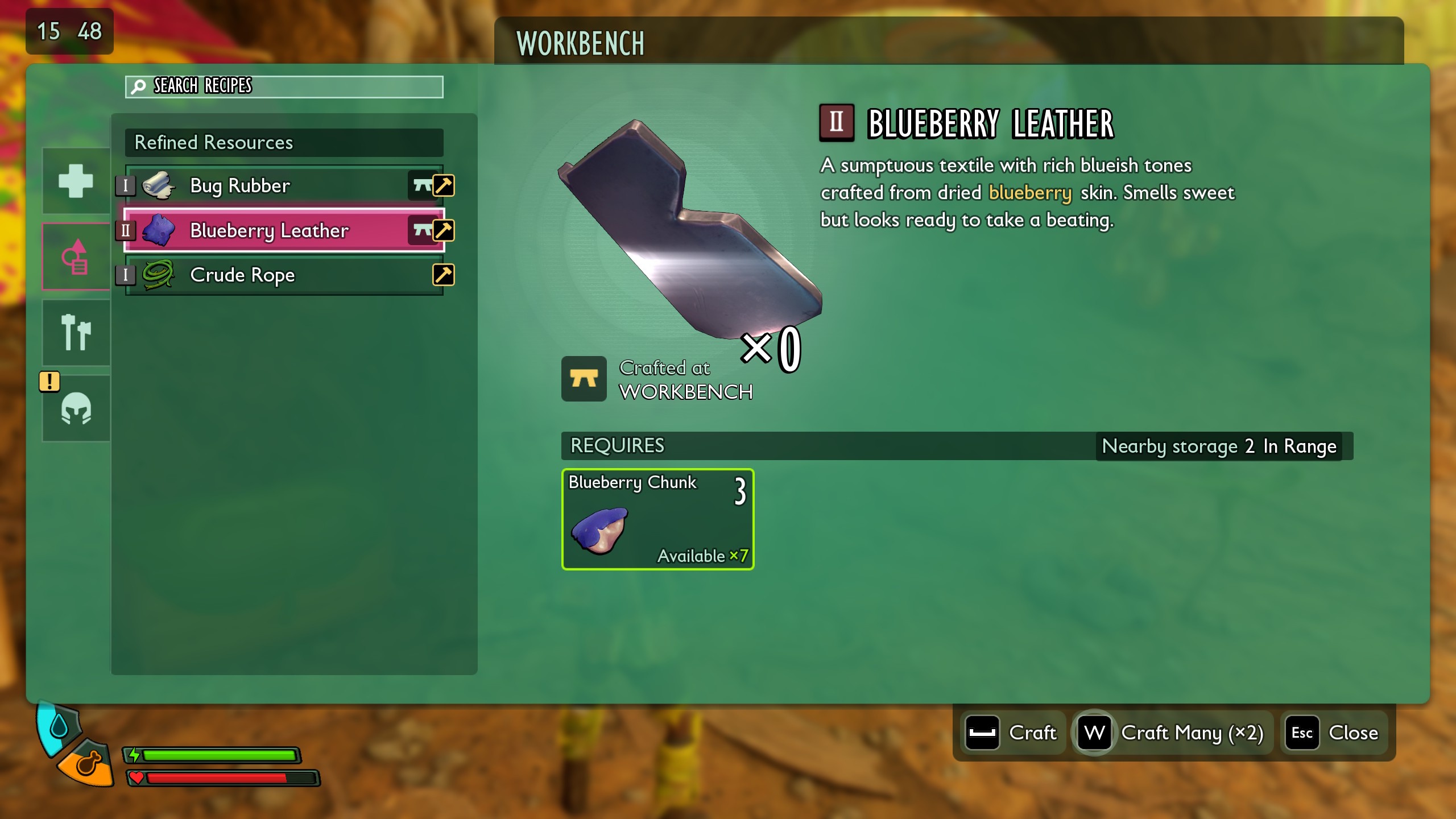Toggle the pin hammer on Blueberry Leather
This screenshot has height=819, width=1456.
click(x=444, y=230)
